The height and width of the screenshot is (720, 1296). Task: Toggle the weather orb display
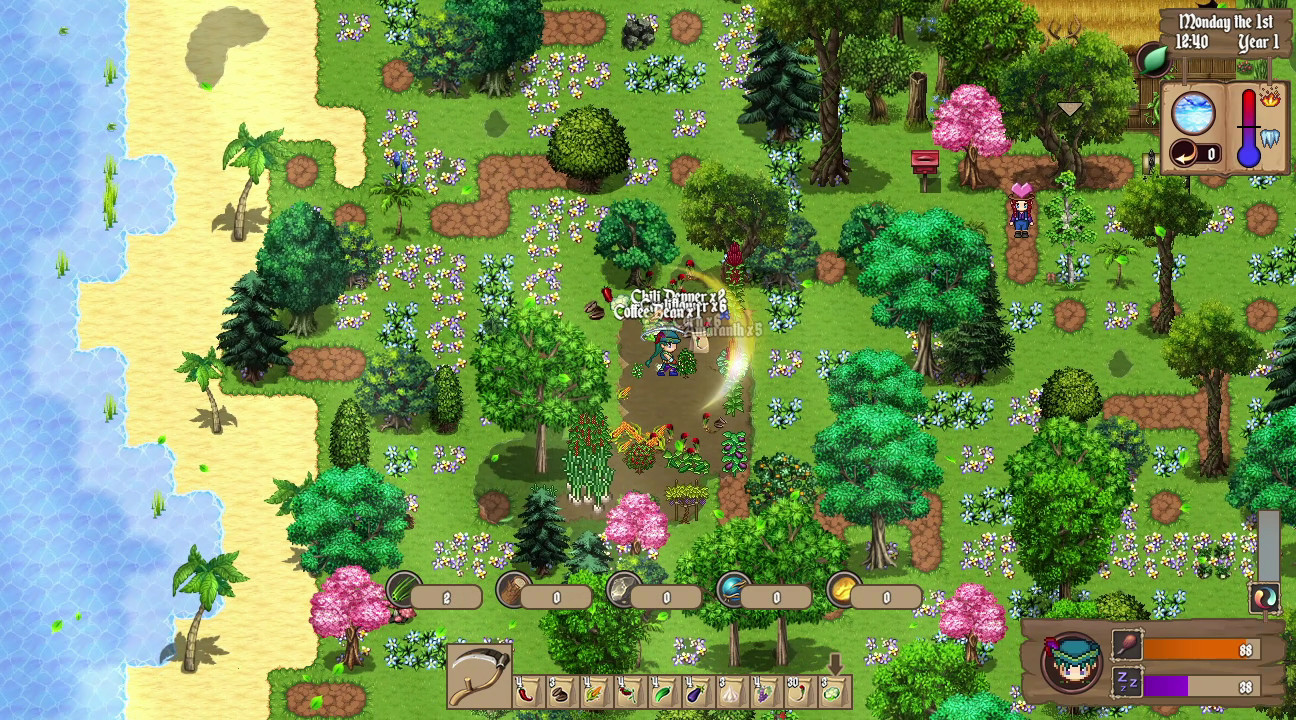1194,115
